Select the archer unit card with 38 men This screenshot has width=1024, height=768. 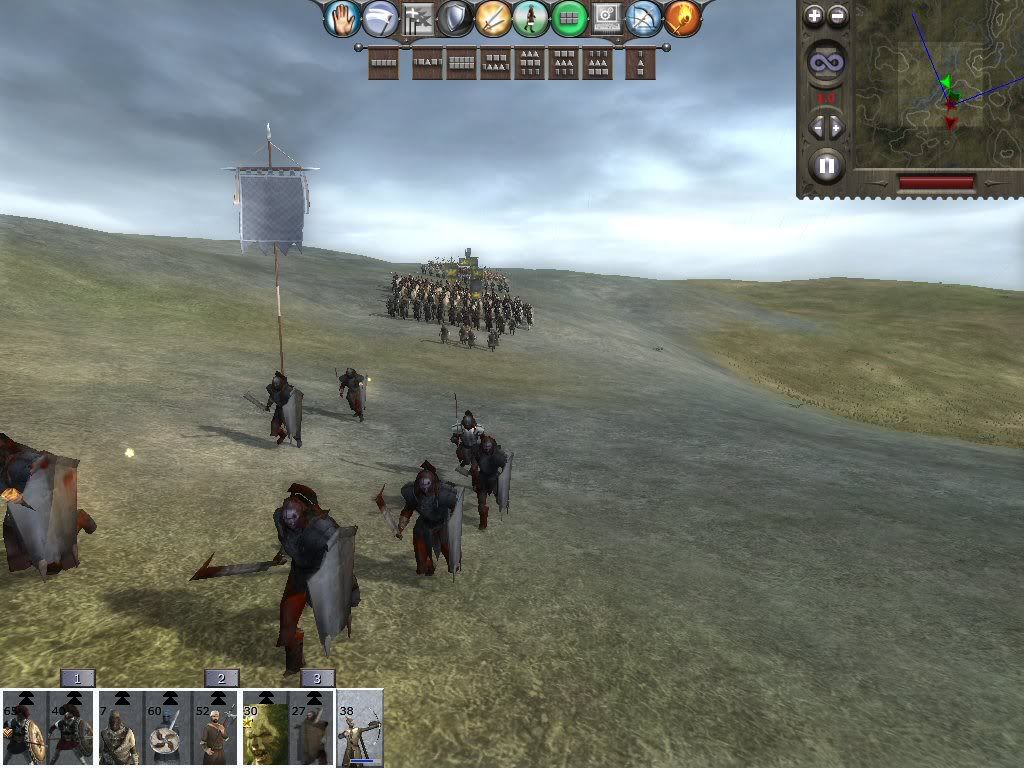(x=360, y=729)
